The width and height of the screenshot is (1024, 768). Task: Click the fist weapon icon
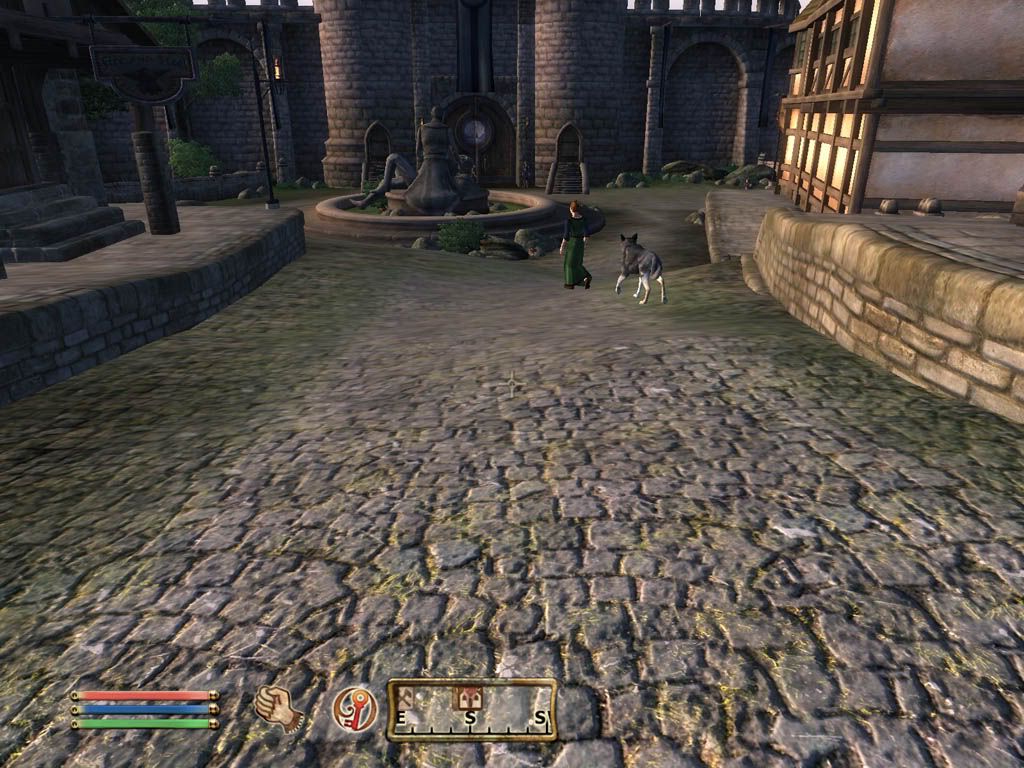(x=277, y=708)
